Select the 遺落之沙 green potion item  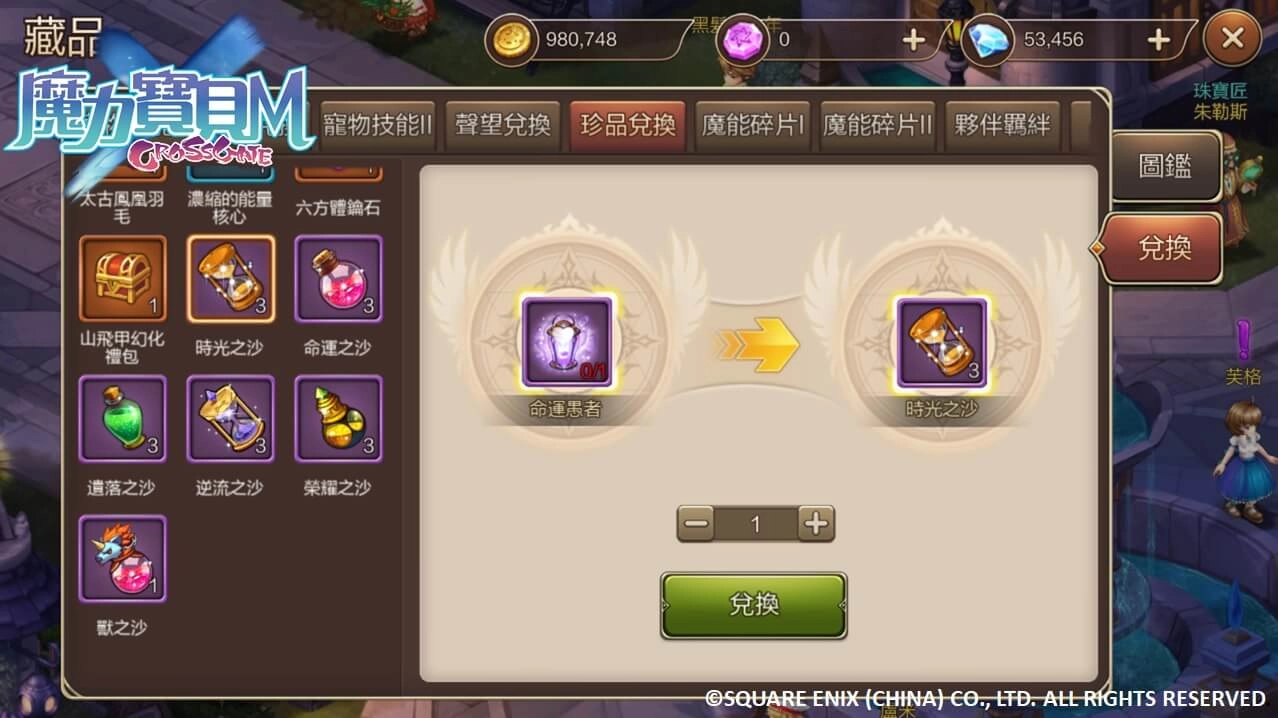123,419
